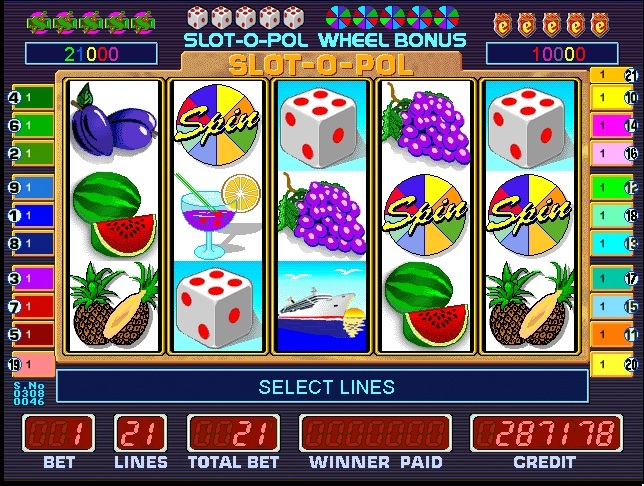Viewport: 644px width, 486px height.
Task: Select the line 17 marker
Action: [x=614, y=279]
